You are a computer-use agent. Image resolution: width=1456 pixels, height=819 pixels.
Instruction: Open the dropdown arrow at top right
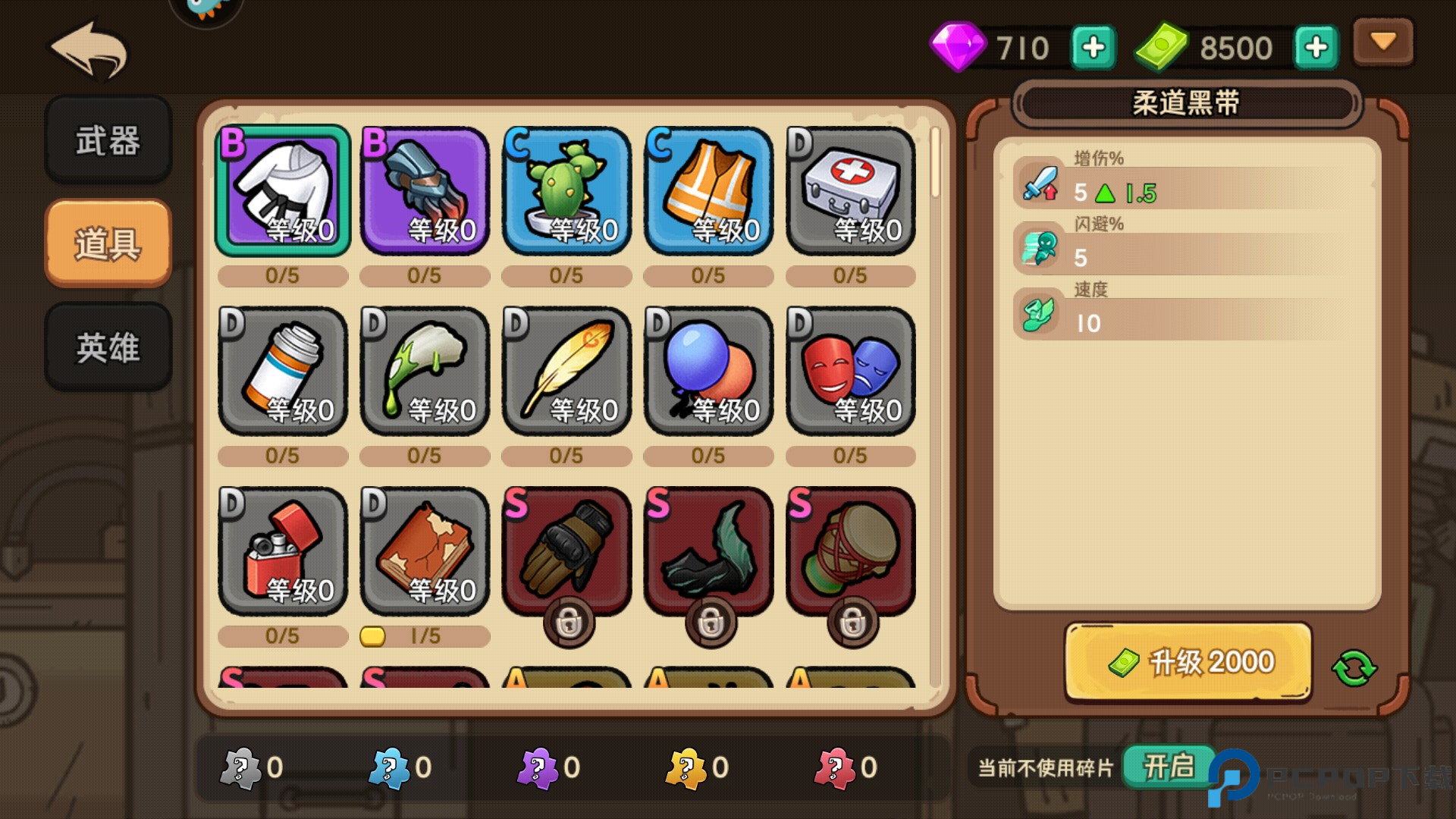click(x=1382, y=42)
